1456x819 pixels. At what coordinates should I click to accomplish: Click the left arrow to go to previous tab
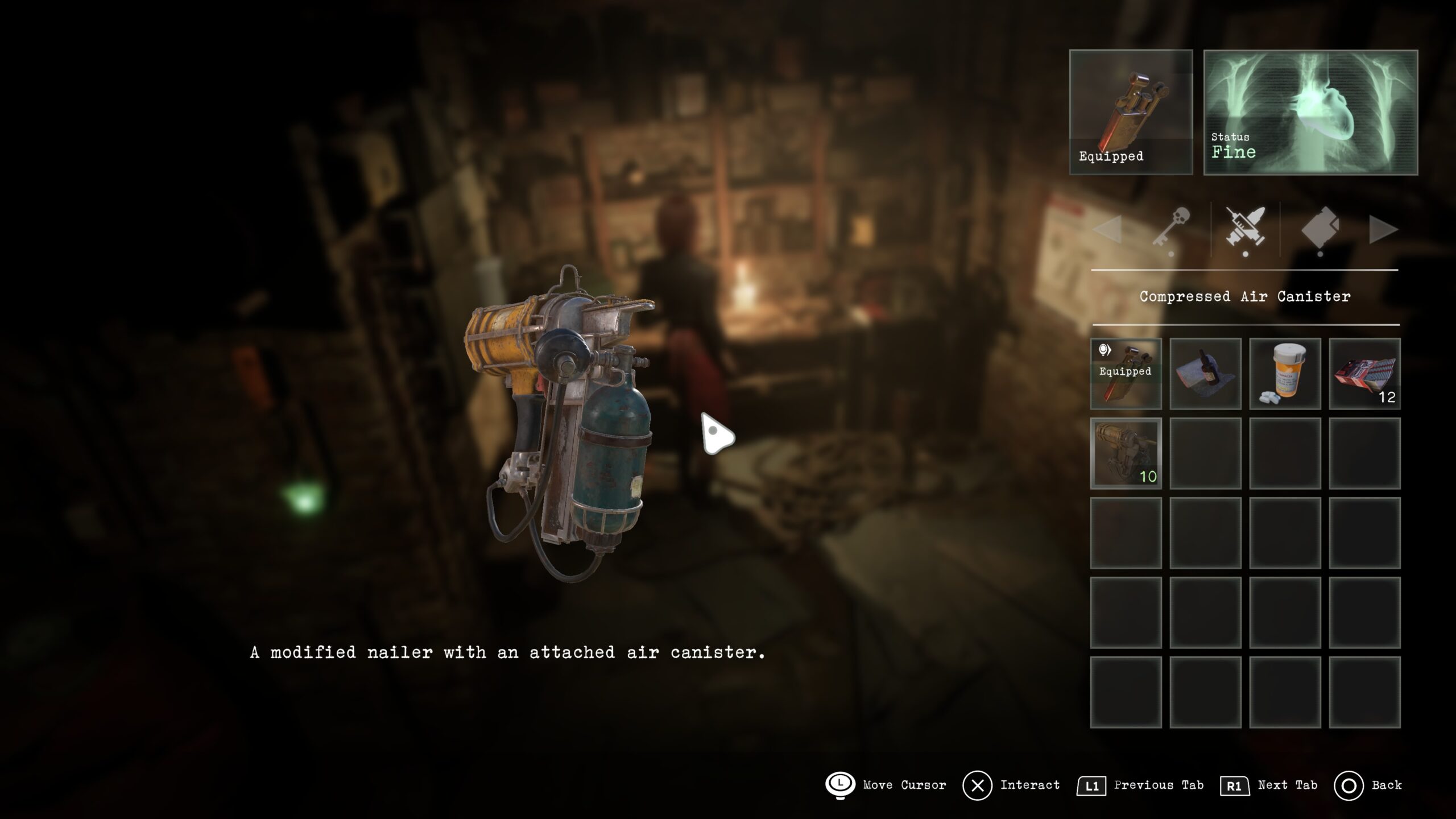tap(1108, 230)
